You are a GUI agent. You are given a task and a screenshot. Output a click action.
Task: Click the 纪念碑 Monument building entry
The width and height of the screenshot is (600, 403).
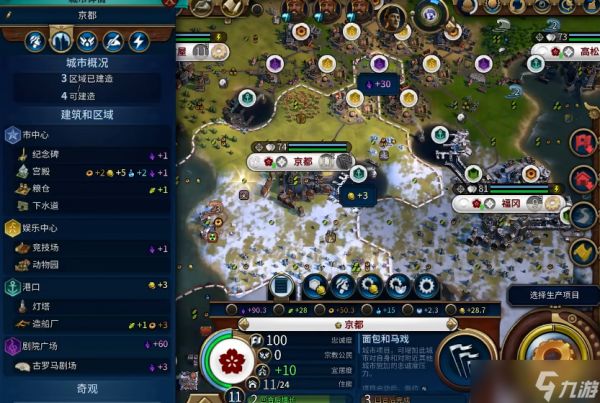coord(50,156)
